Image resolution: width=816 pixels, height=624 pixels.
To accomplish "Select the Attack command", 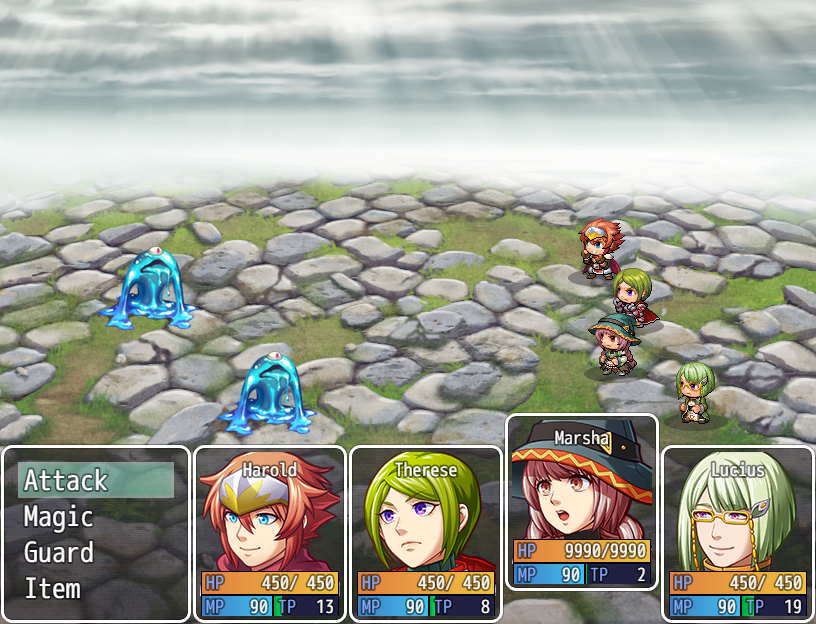I will pos(95,481).
